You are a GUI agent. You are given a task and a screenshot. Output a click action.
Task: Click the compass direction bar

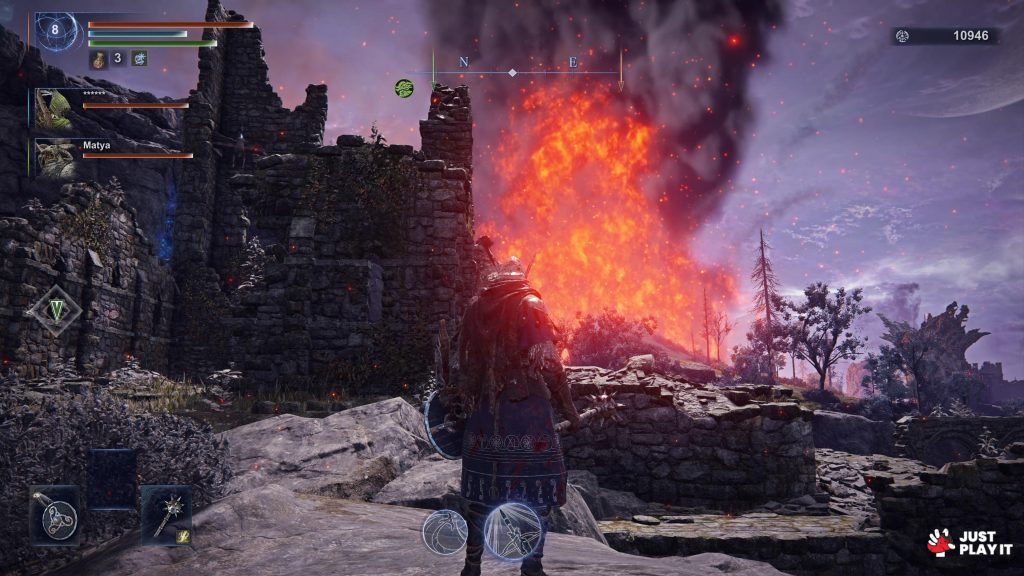point(527,72)
